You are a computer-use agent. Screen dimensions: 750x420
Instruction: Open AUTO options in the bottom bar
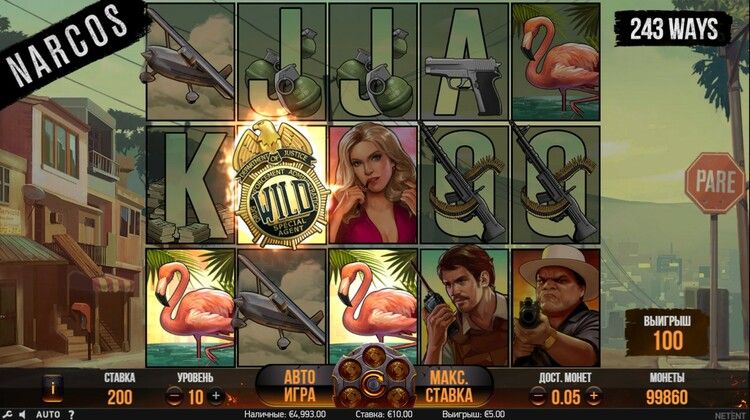point(47,414)
